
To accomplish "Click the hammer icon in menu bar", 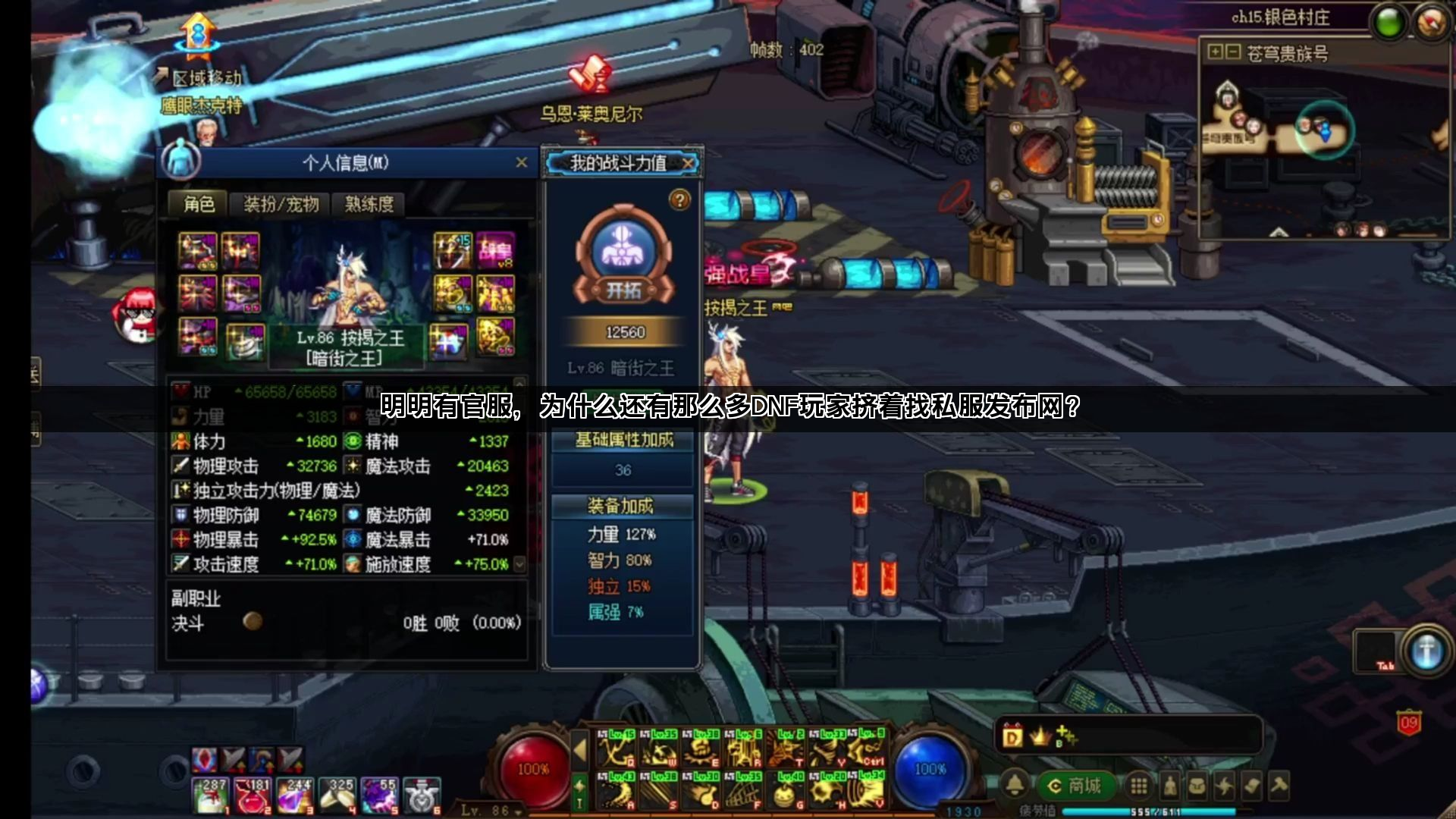I will [1279, 786].
